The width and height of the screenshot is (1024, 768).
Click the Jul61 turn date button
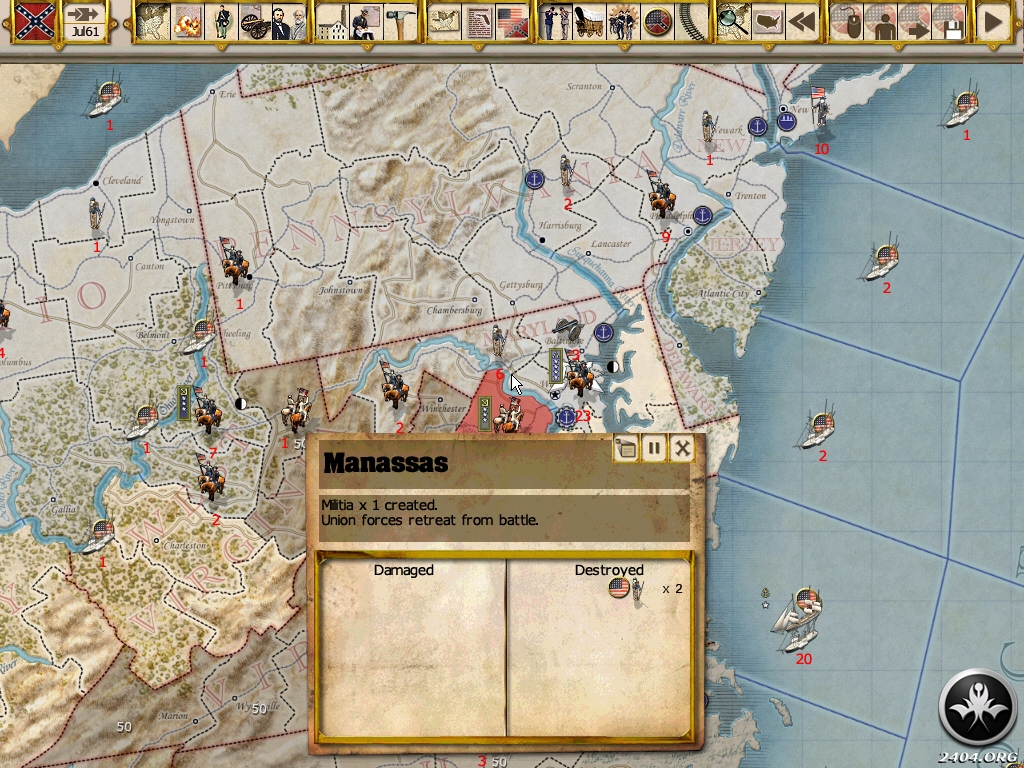[x=87, y=21]
